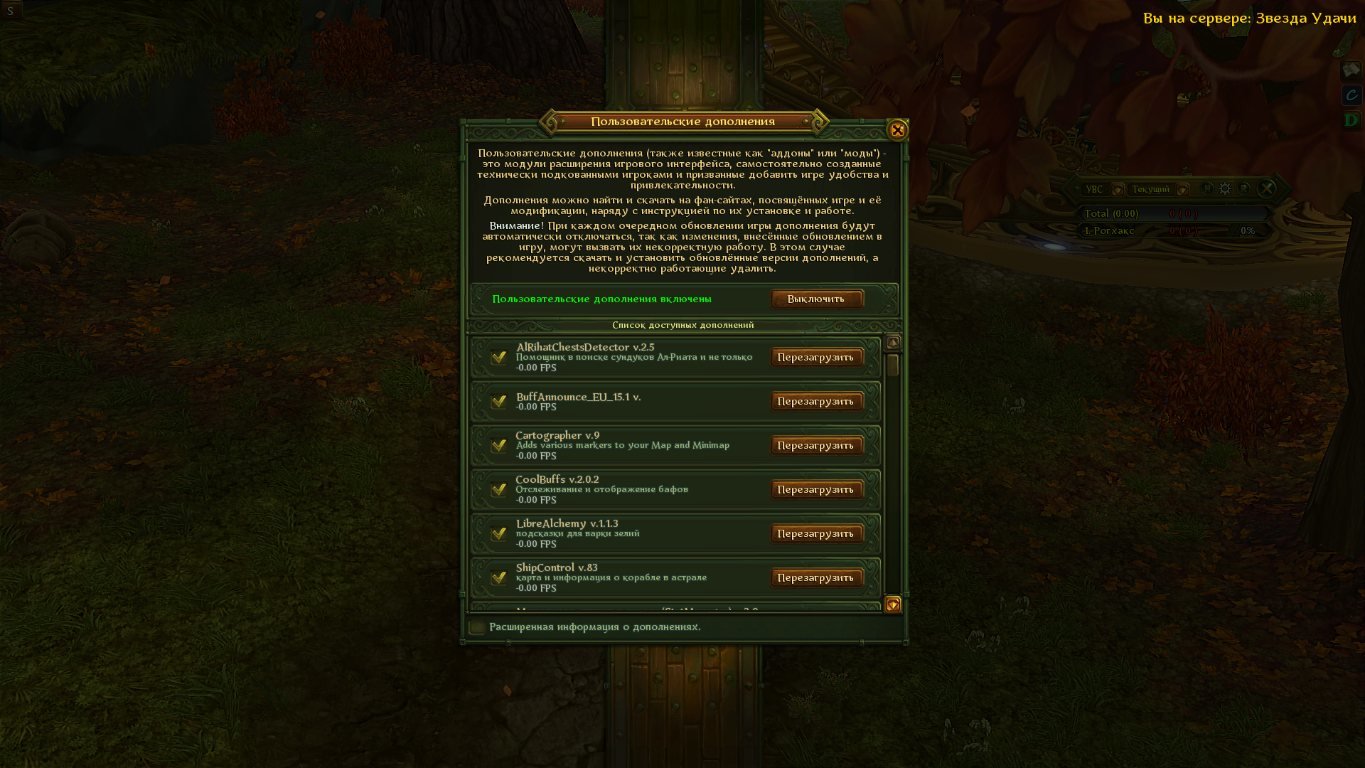Reload the CoolBuffs addon
This screenshot has width=1365, height=768.
tap(816, 489)
